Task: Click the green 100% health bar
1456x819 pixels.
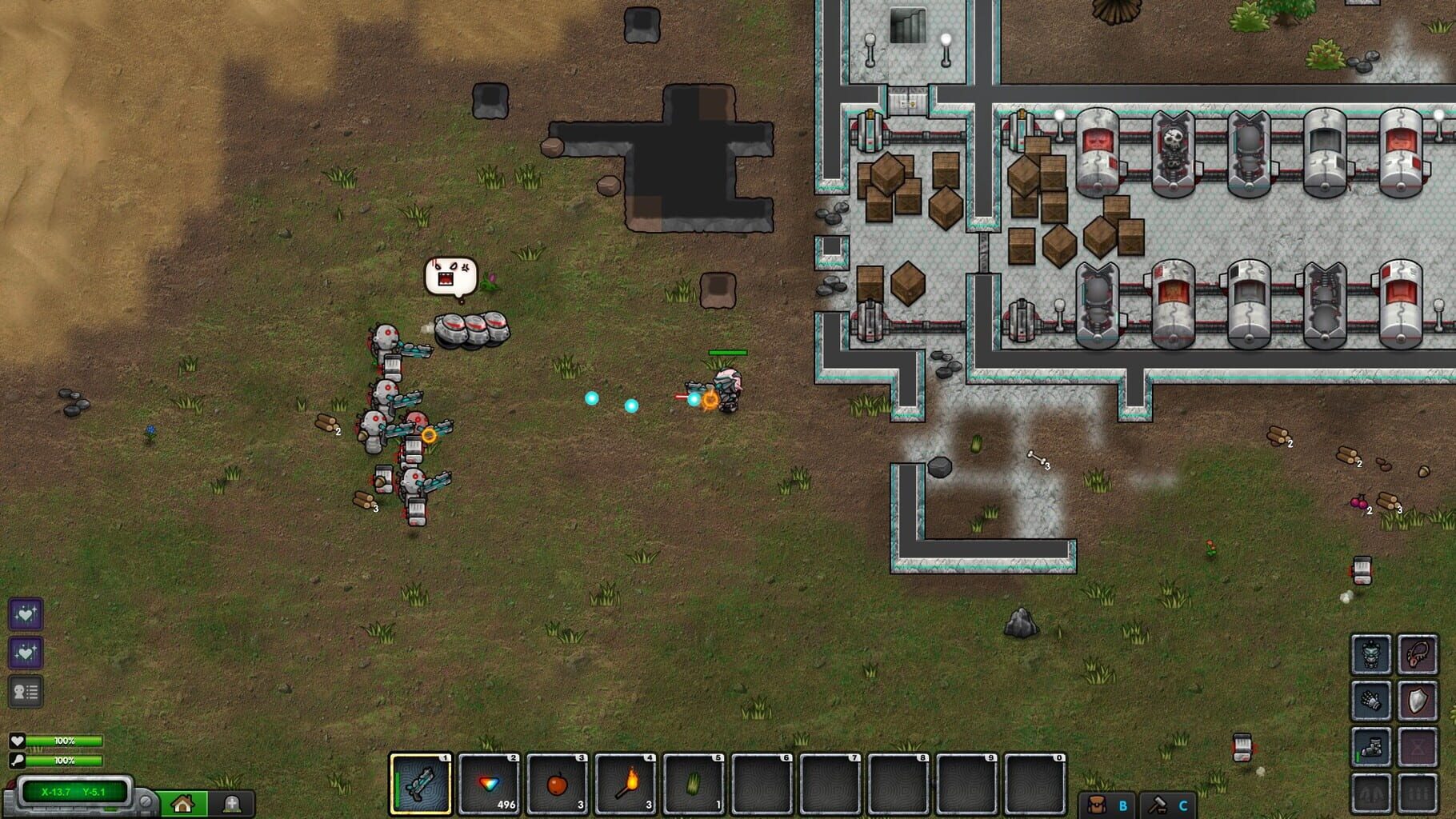Action: tap(64, 741)
